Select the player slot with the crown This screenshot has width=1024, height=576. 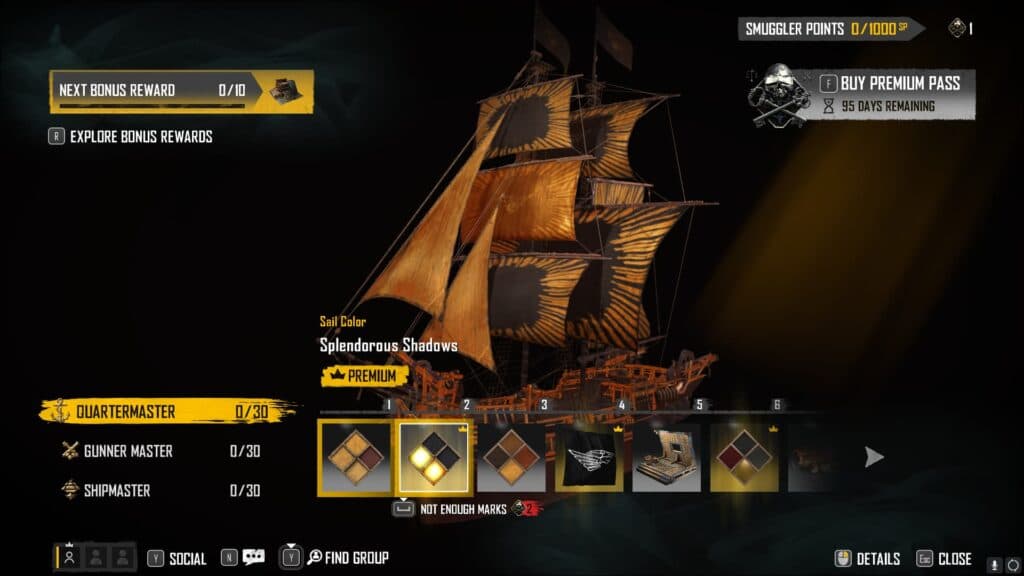click(x=70, y=558)
